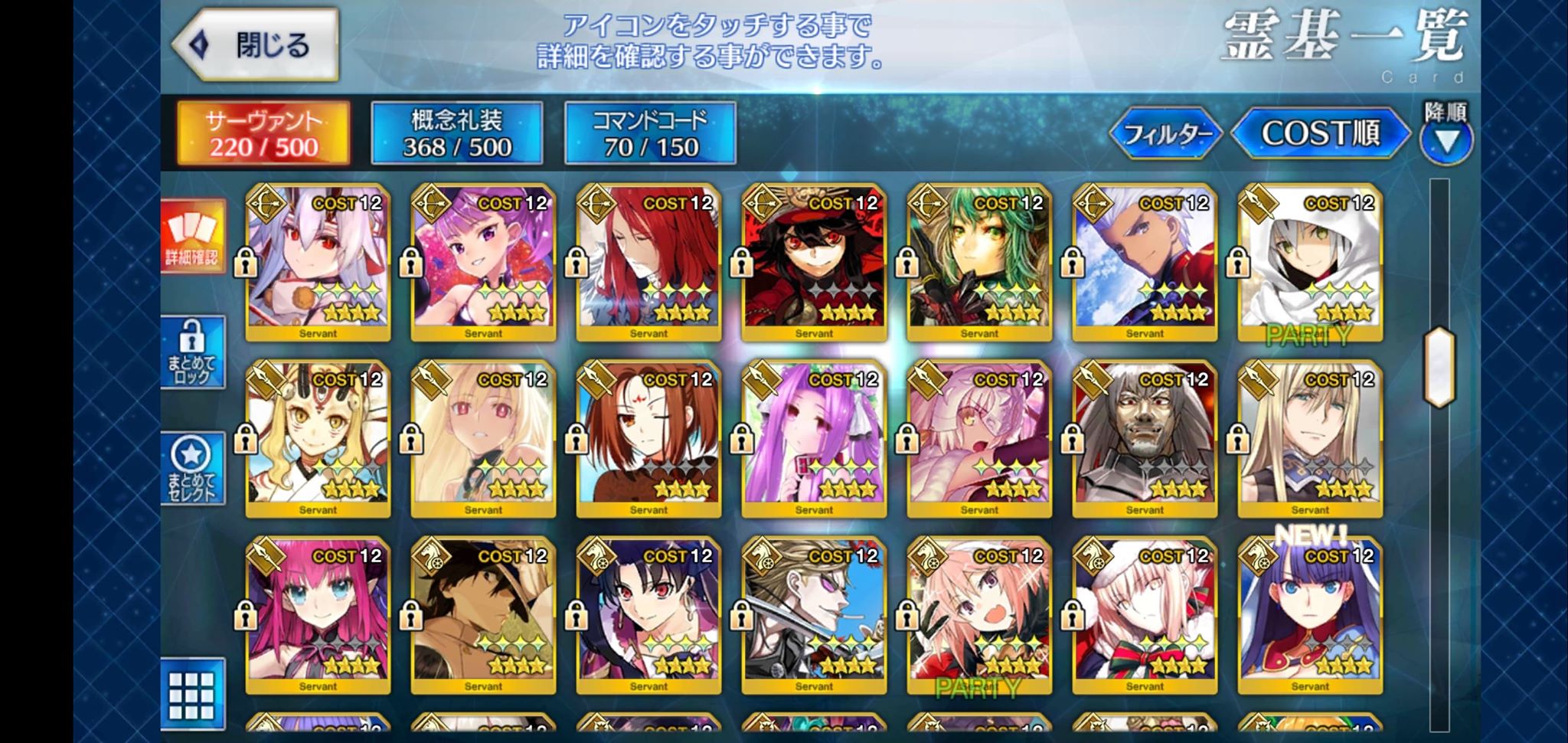Close the card list with 閉じる
The height and width of the screenshot is (743, 1568).
click(x=256, y=44)
